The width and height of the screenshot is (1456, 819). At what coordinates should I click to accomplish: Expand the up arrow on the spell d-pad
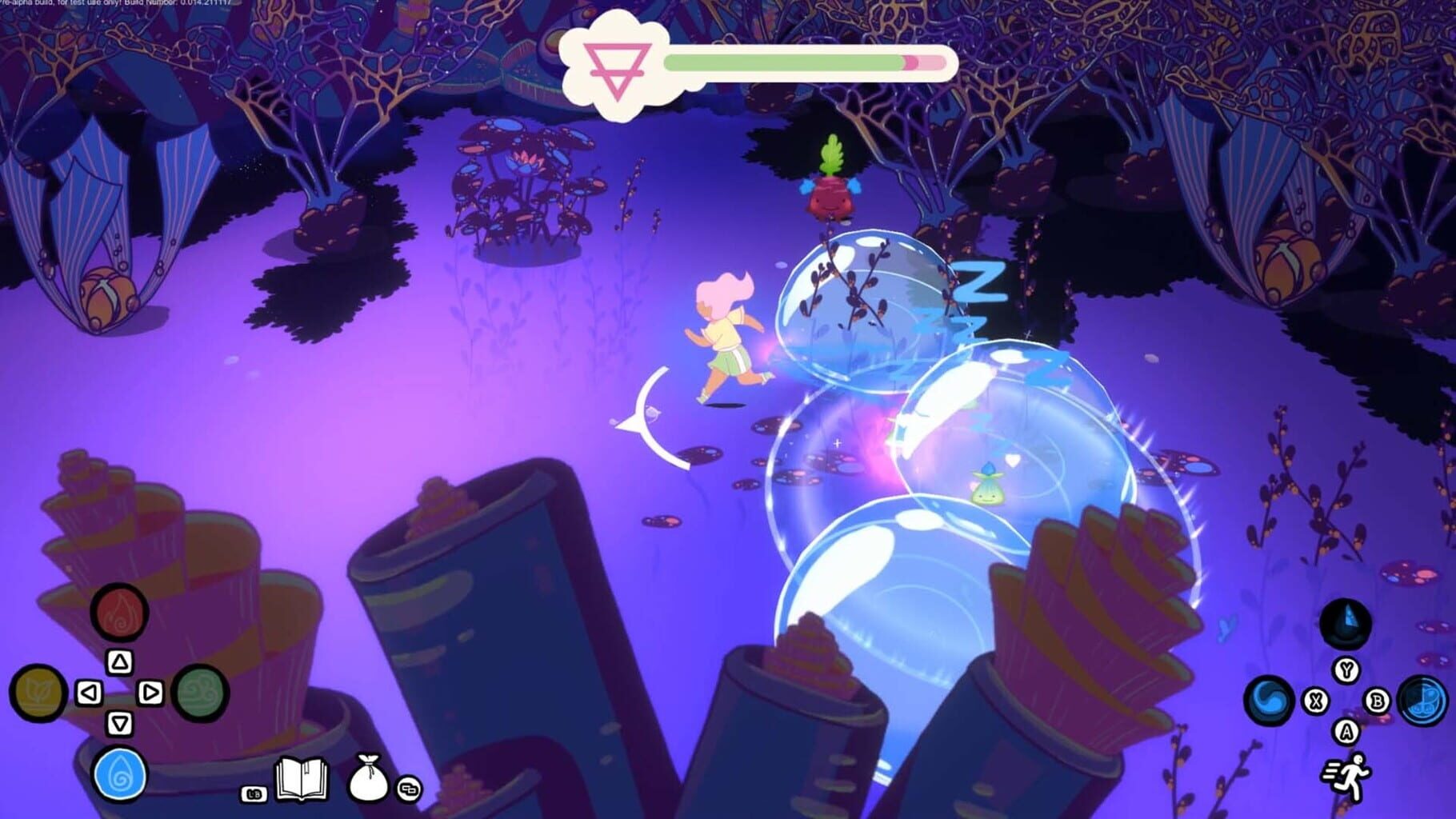[x=120, y=661]
